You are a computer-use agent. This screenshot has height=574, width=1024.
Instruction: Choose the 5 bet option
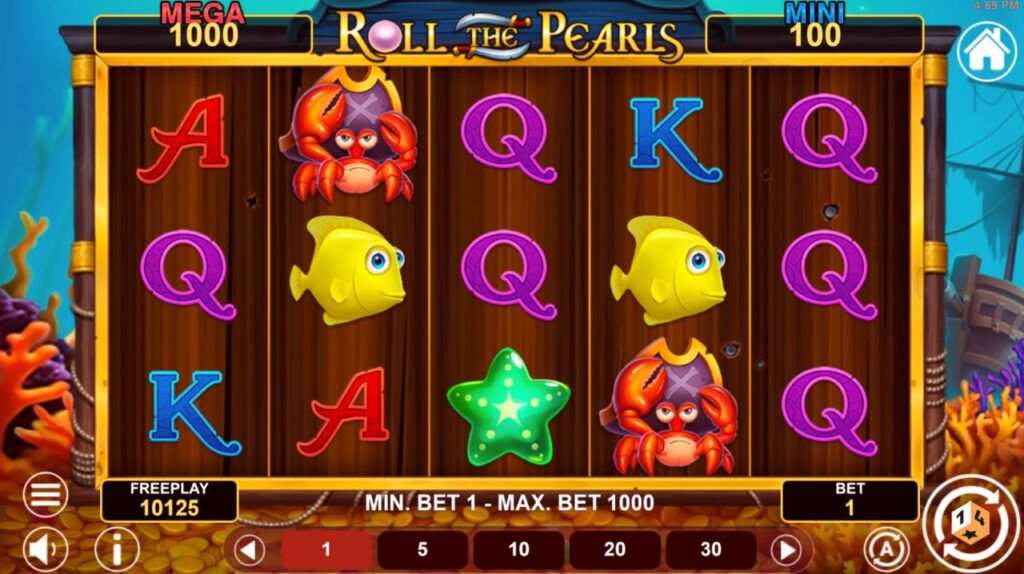click(x=422, y=550)
